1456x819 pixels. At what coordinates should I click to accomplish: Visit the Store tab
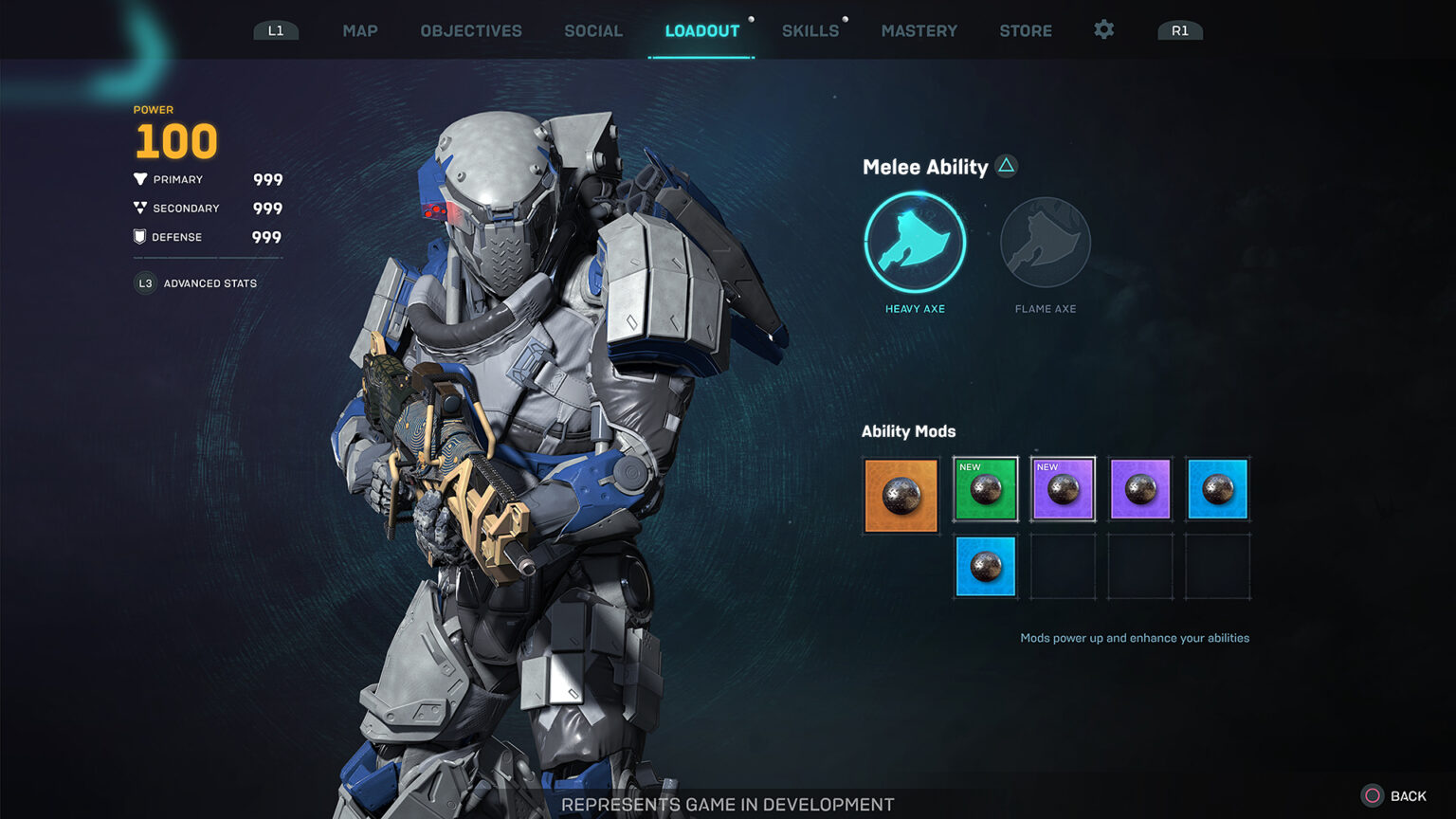coord(1026,30)
